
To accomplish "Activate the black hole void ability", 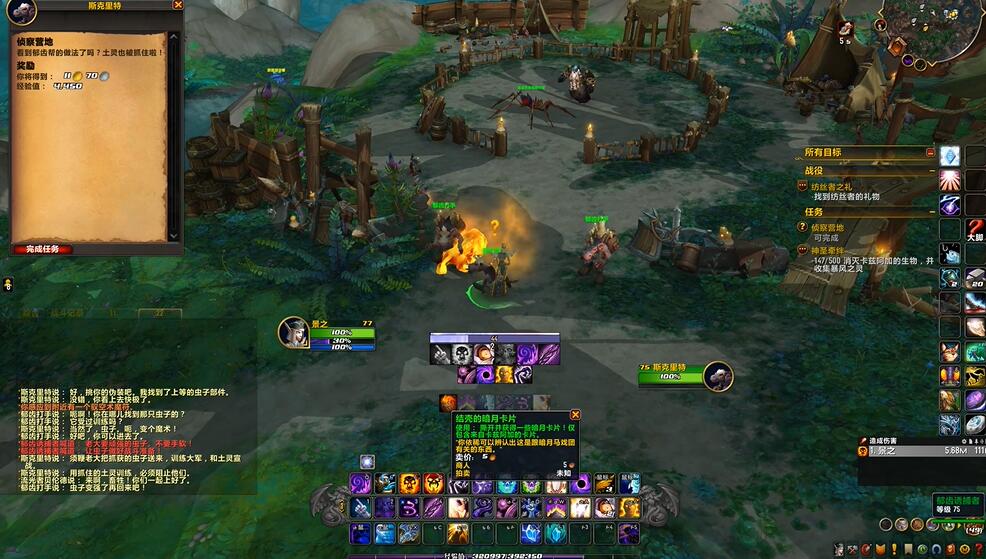I will (581, 484).
